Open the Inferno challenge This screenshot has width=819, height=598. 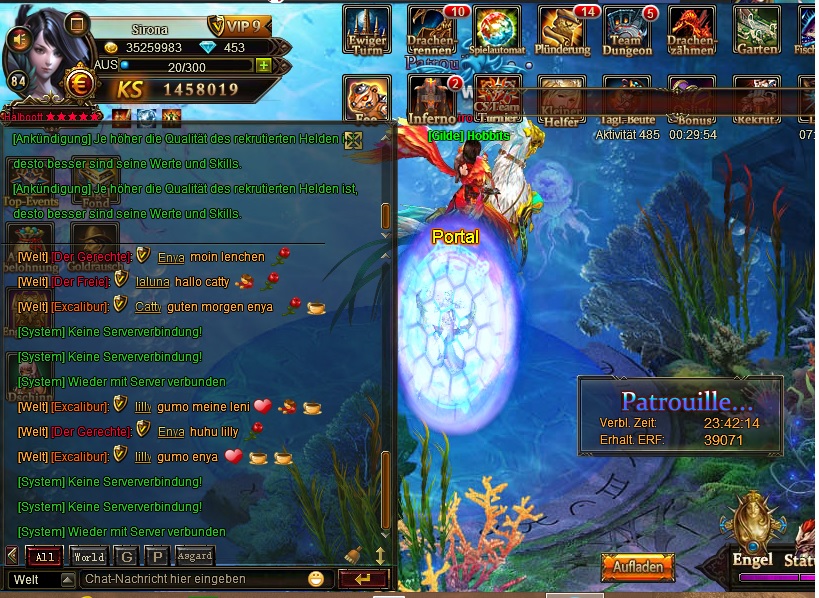coord(432,98)
